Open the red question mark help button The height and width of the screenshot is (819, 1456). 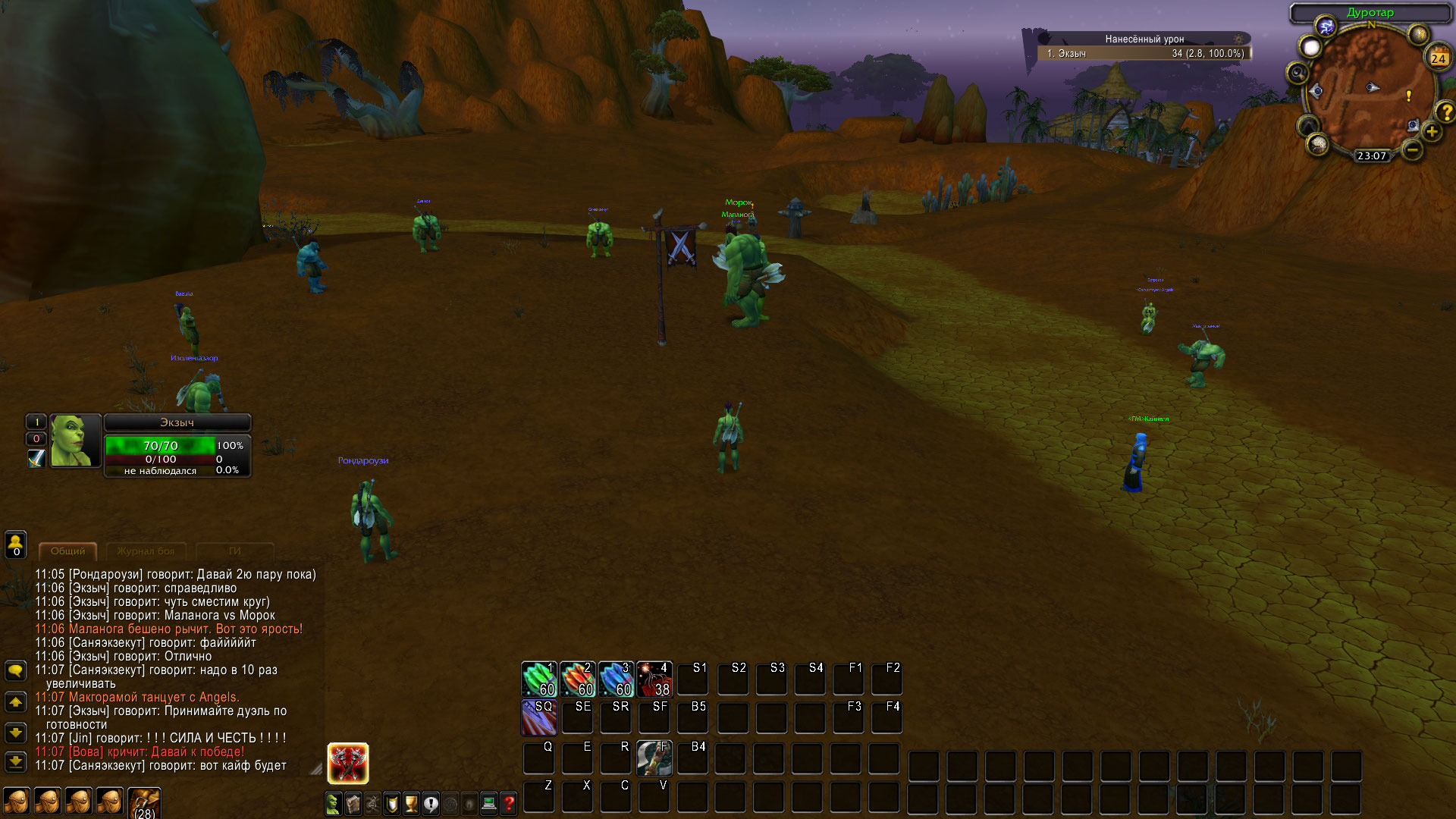[509, 803]
